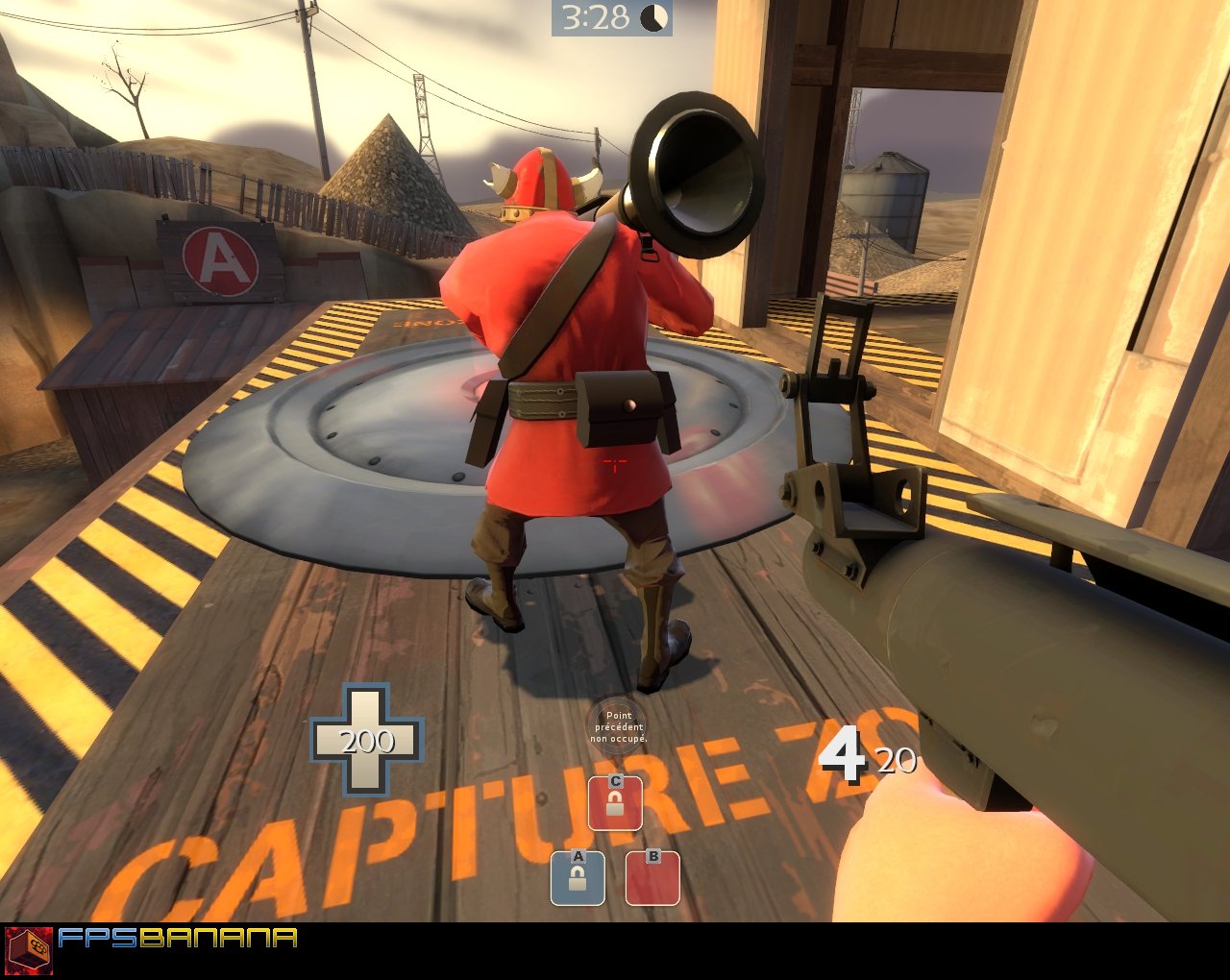Expand the 'Point précédent non occupé' bubble
The width and height of the screenshot is (1230, 980).
pyautogui.click(x=618, y=726)
